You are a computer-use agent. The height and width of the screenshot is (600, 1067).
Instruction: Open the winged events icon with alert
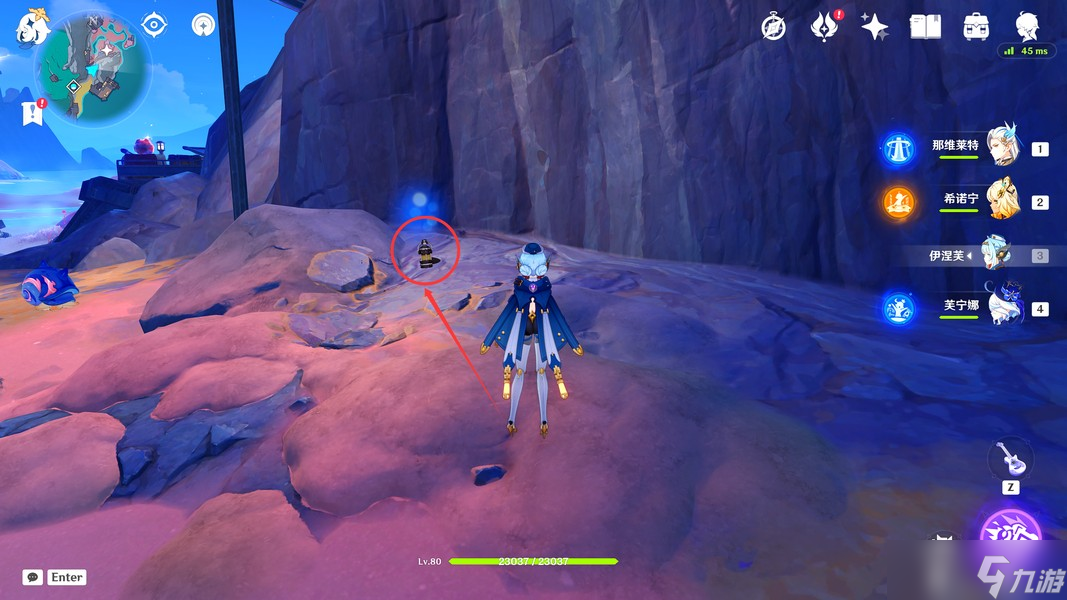[x=824, y=27]
